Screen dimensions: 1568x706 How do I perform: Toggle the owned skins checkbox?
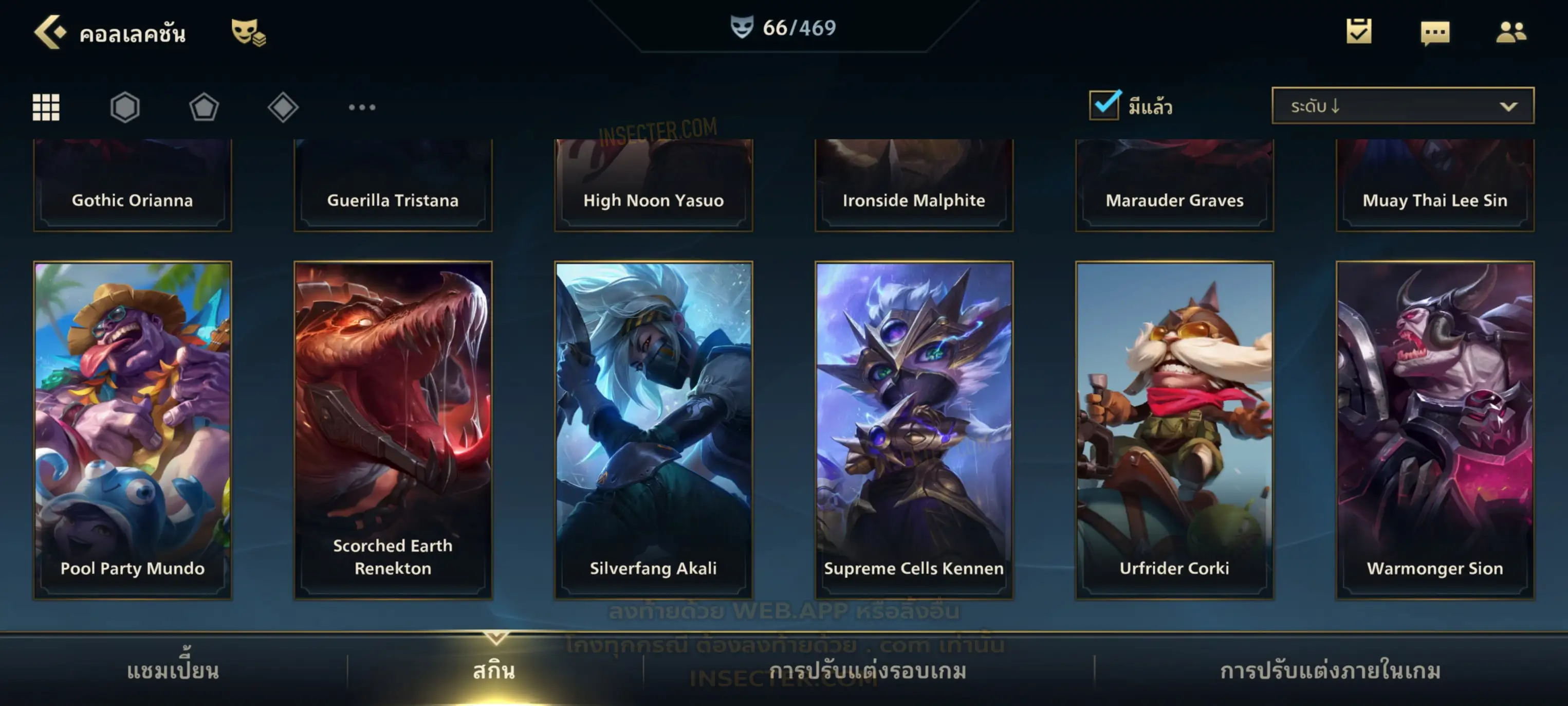tap(1104, 105)
